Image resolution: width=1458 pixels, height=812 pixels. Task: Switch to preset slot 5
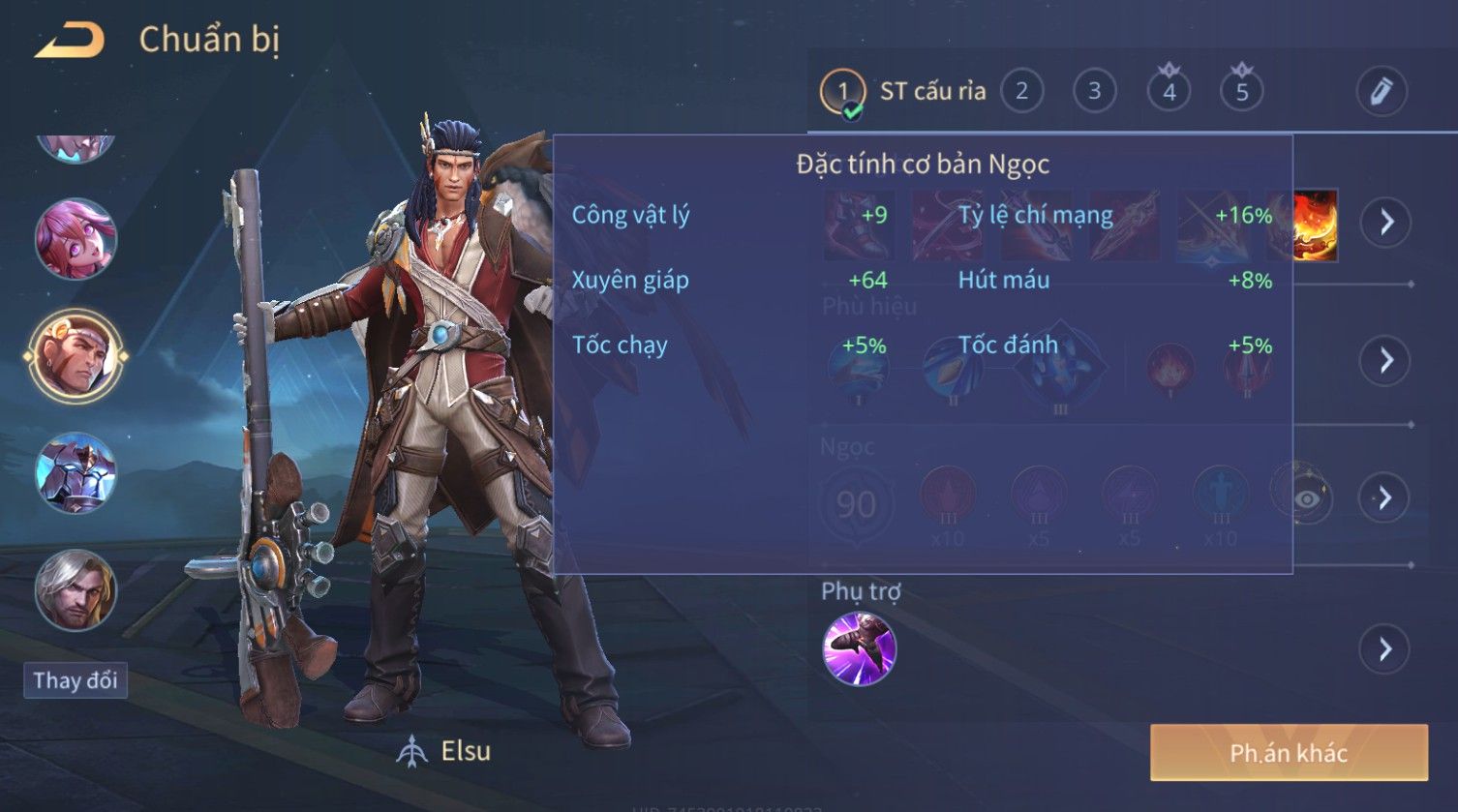[x=1242, y=91]
